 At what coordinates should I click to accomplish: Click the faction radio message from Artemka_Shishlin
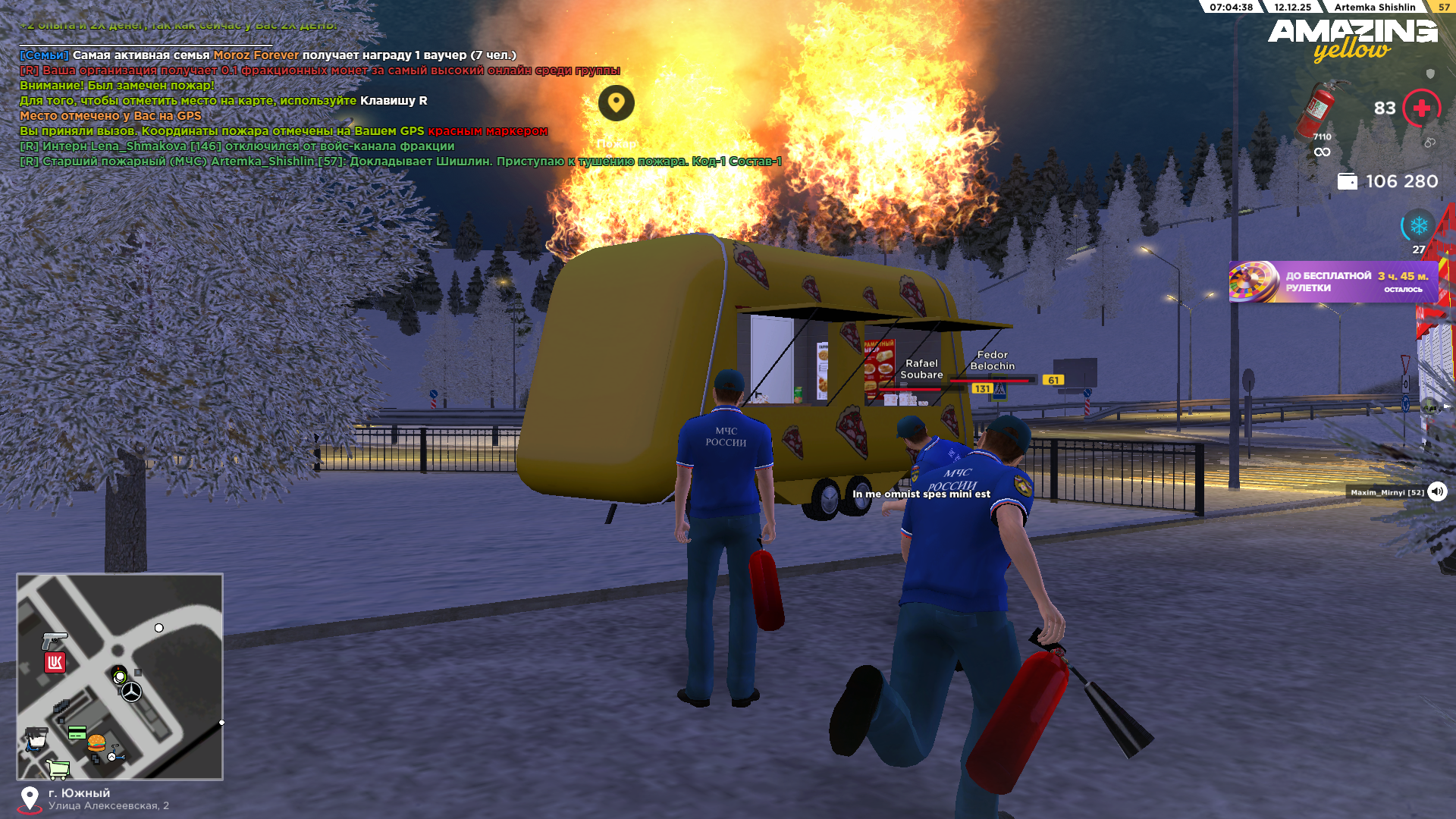400,162
